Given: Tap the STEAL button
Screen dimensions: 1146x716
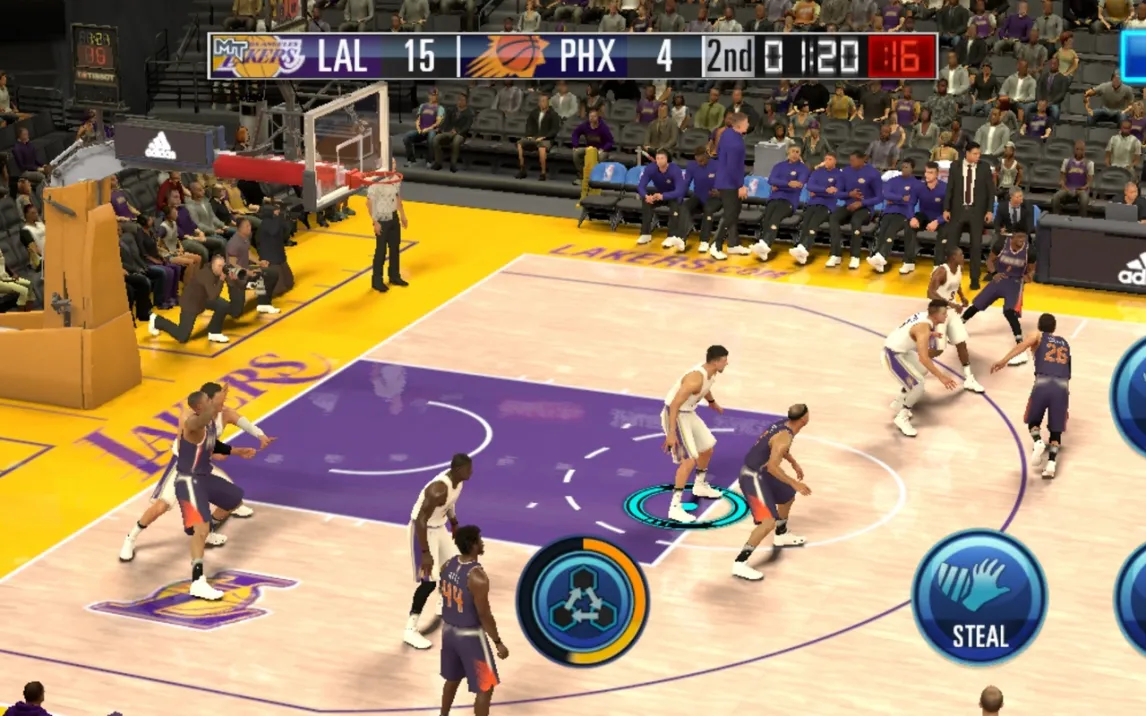Looking at the screenshot, I should (979, 597).
